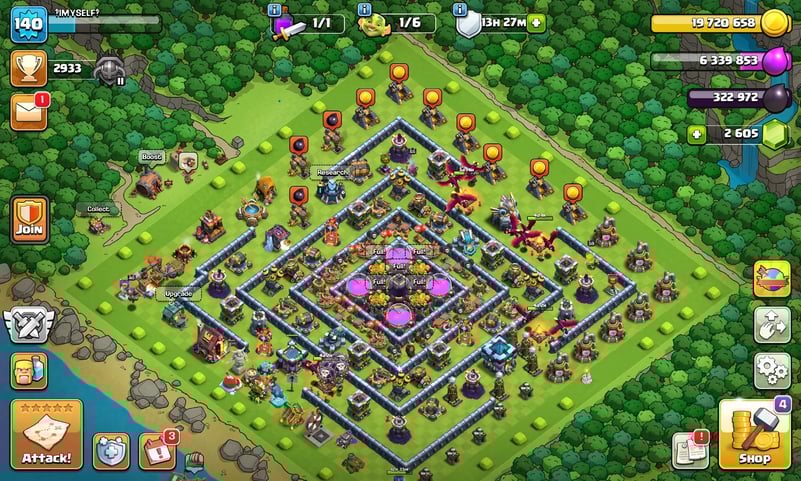Show the laboratory info above the potion-and-sword icon

click(275, 9)
